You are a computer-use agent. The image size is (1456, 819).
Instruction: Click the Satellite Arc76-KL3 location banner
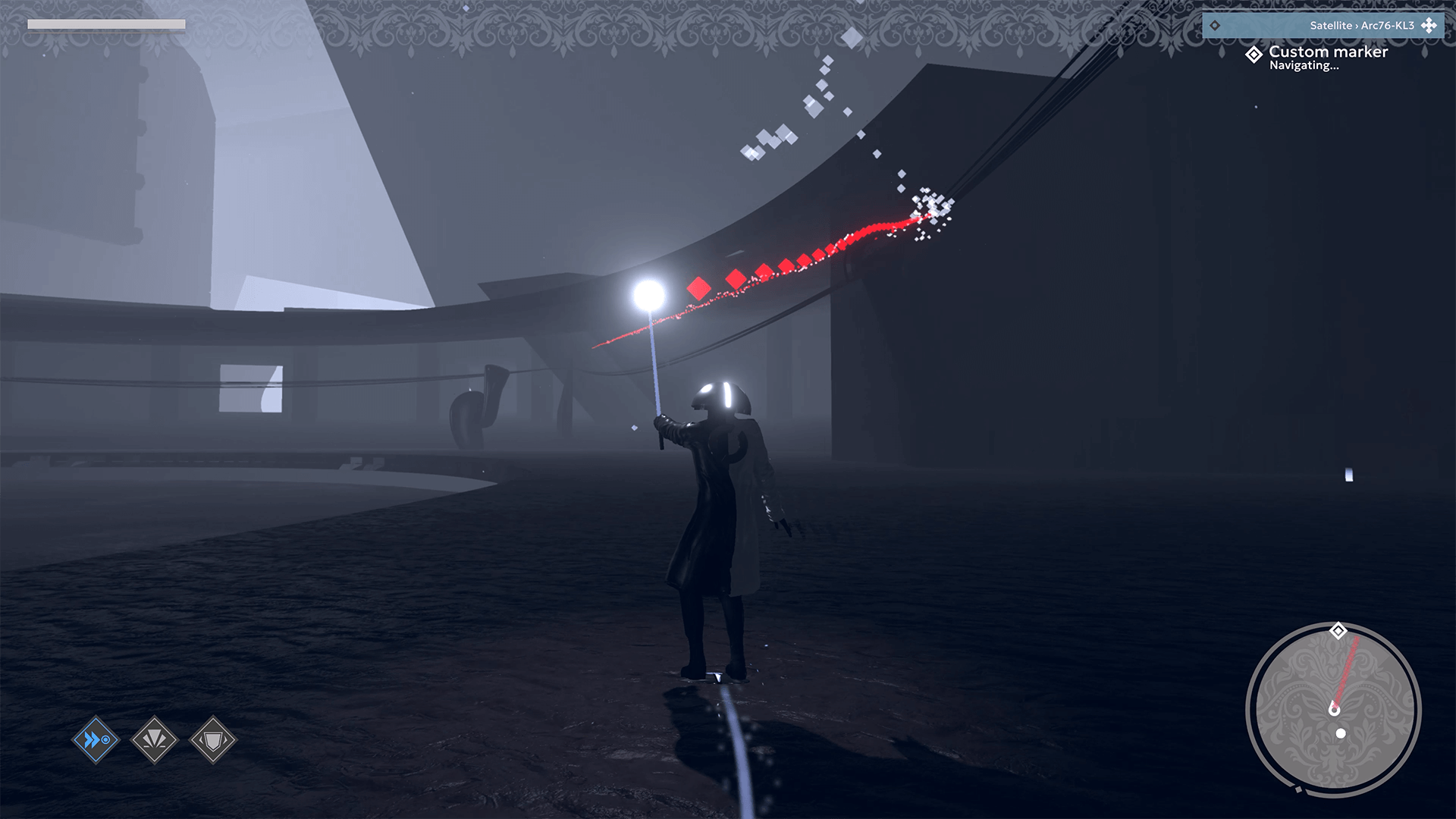[1322, 25]
